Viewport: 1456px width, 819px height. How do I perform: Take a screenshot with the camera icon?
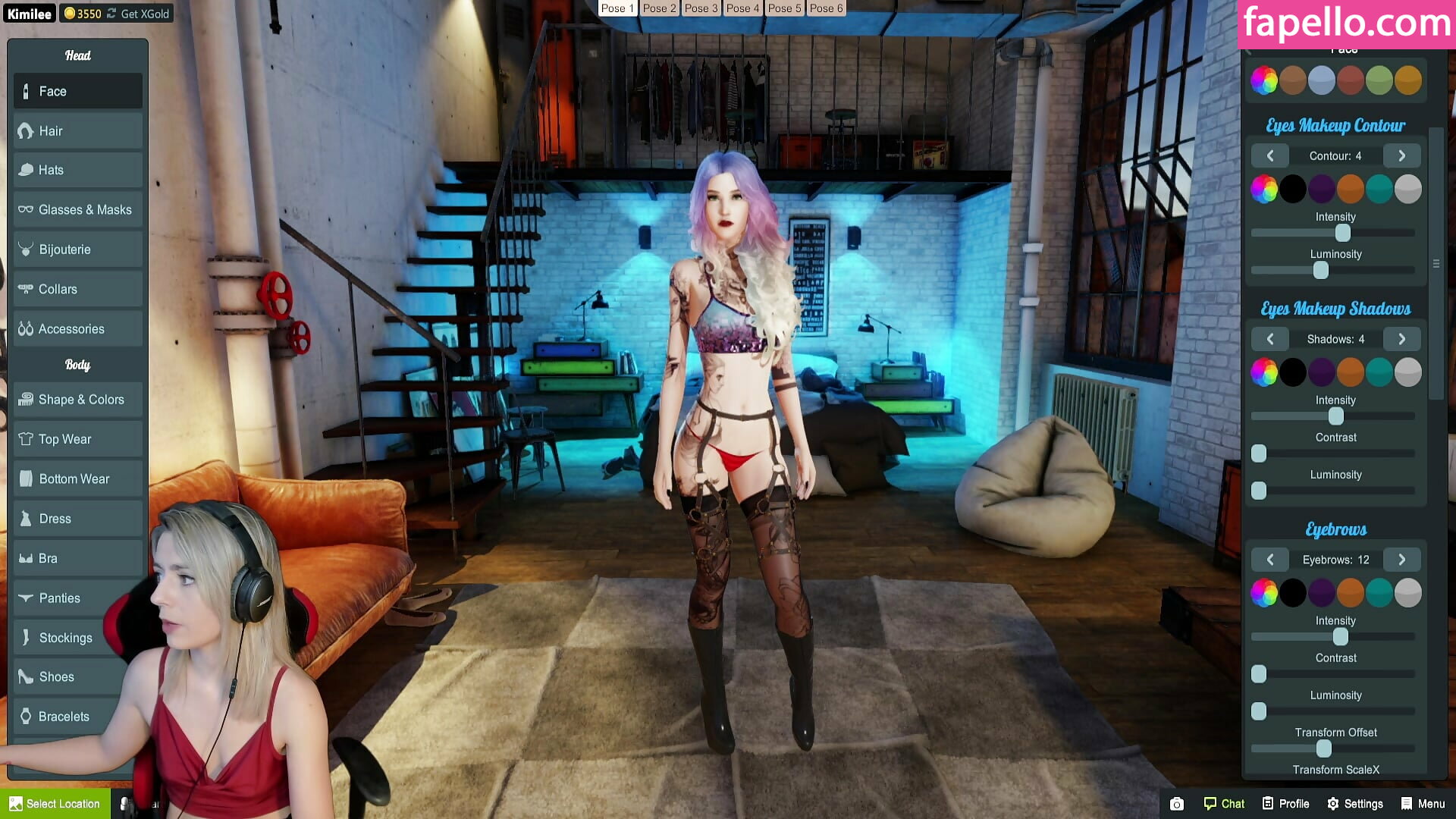coord(1176,804)
